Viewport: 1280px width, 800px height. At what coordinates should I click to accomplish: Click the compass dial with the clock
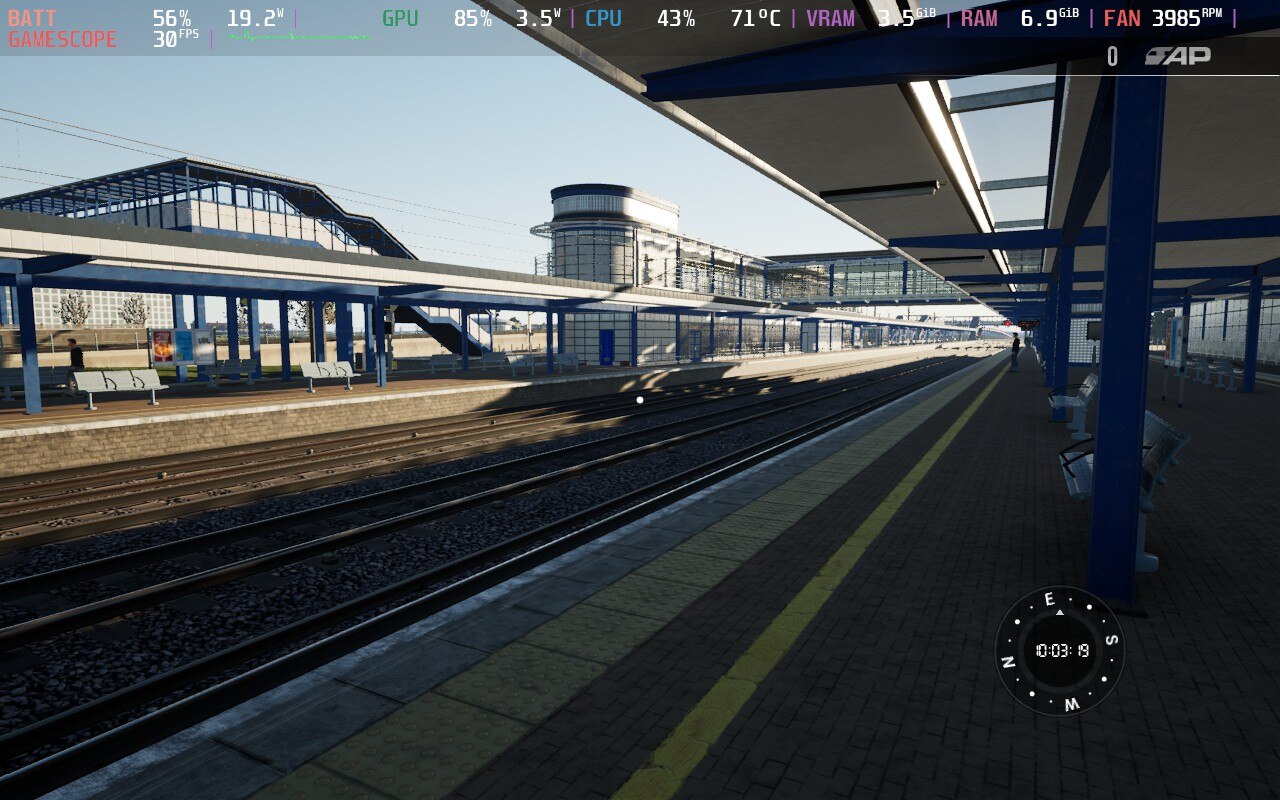coord(1060,651)
